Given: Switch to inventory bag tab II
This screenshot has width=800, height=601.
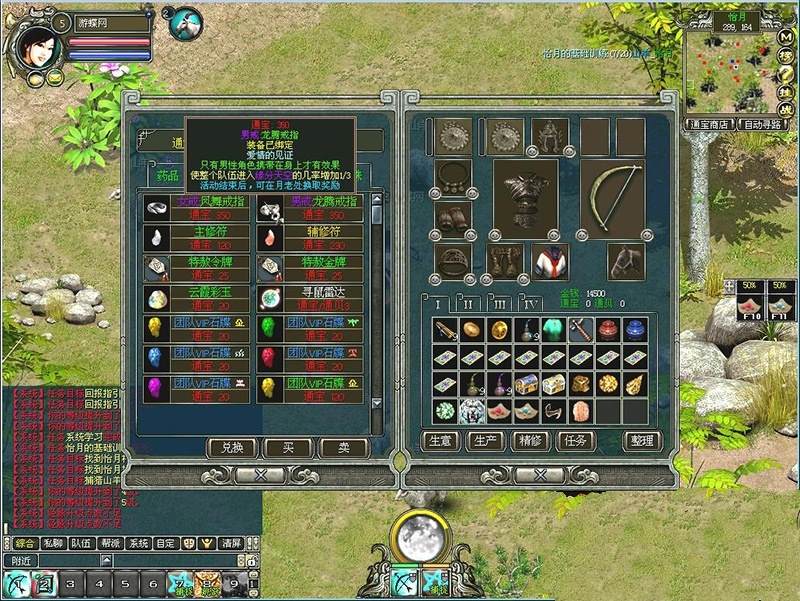Looking at the screenshot, I should pos(468,303).
